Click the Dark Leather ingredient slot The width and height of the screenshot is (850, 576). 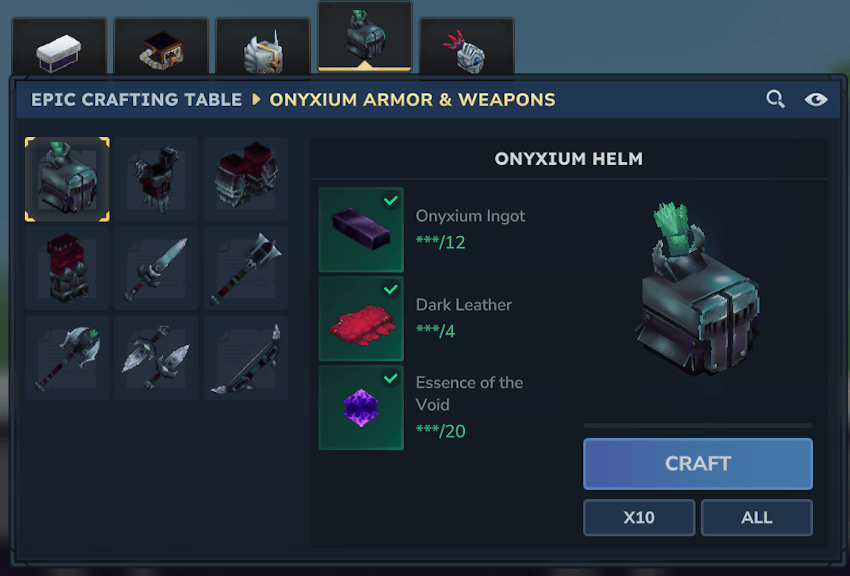click(361, 319)
